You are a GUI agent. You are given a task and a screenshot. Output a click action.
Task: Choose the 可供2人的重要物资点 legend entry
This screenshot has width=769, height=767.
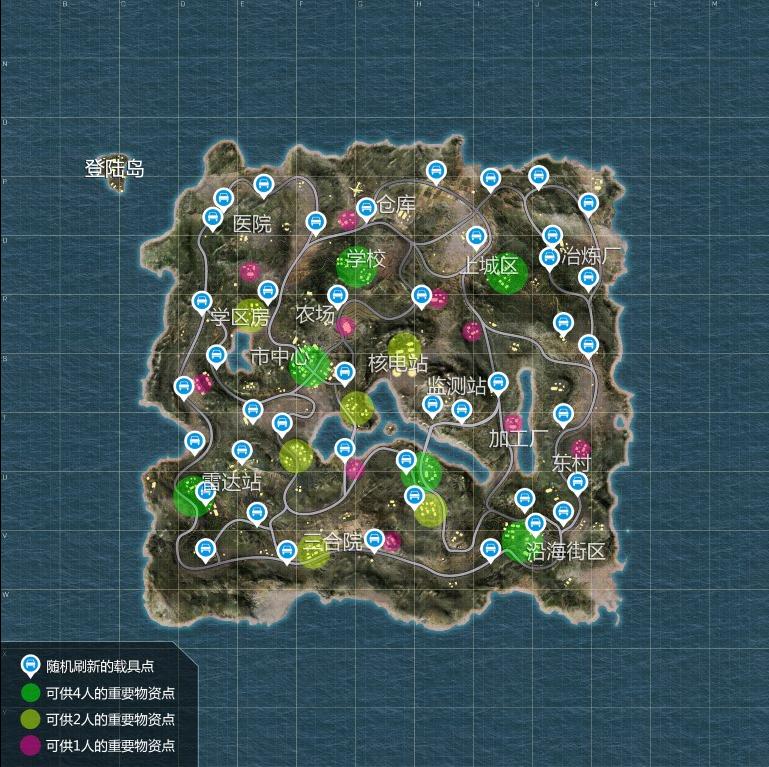(x=110, y=719)
